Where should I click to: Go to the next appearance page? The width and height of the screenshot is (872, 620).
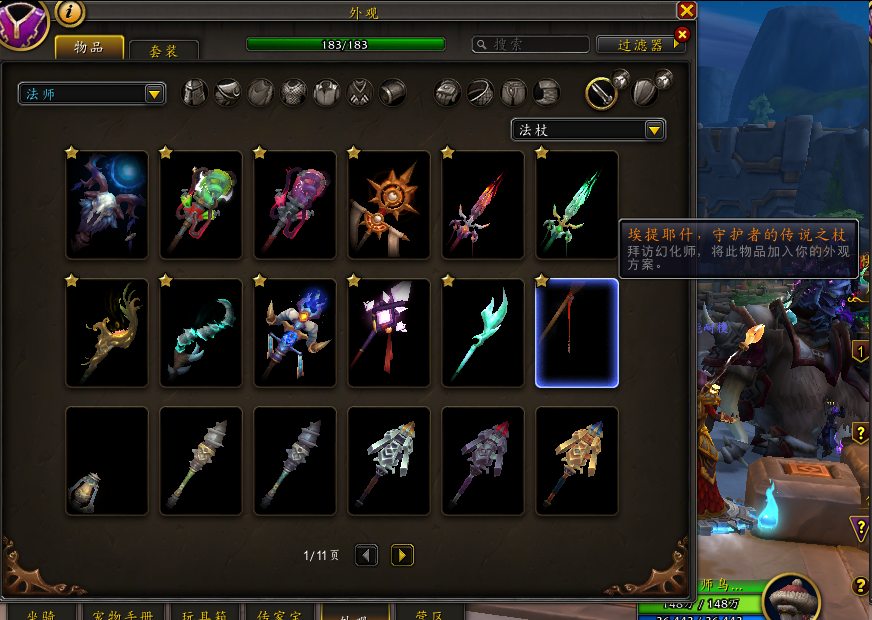point(402,554)
